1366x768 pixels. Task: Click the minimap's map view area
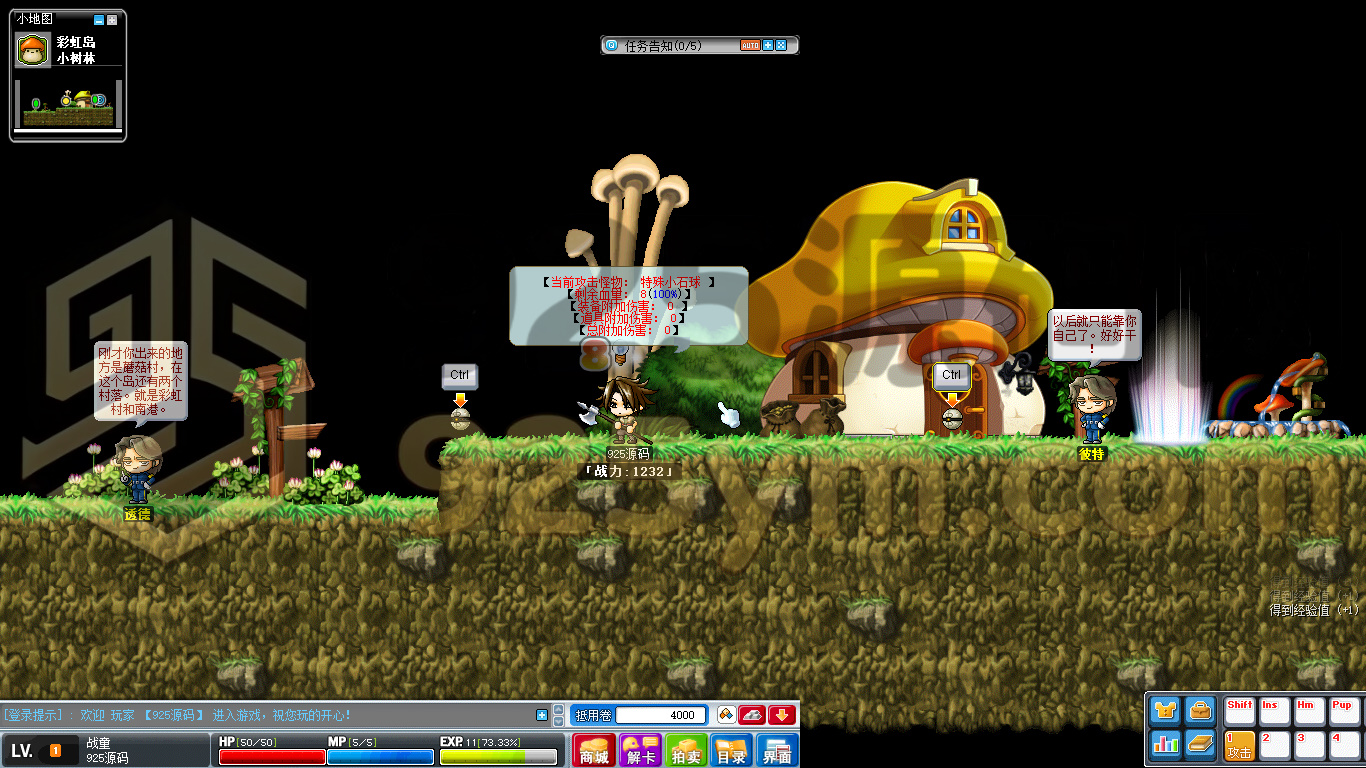(x=68, y=104)
